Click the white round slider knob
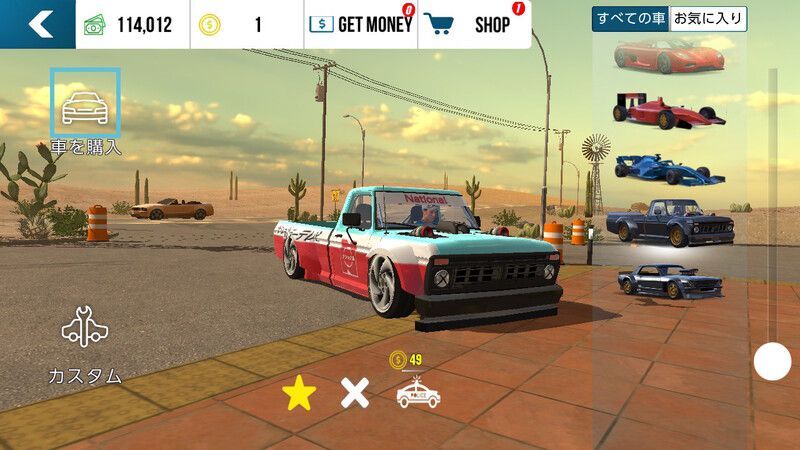800x450 pixels. 772,361
